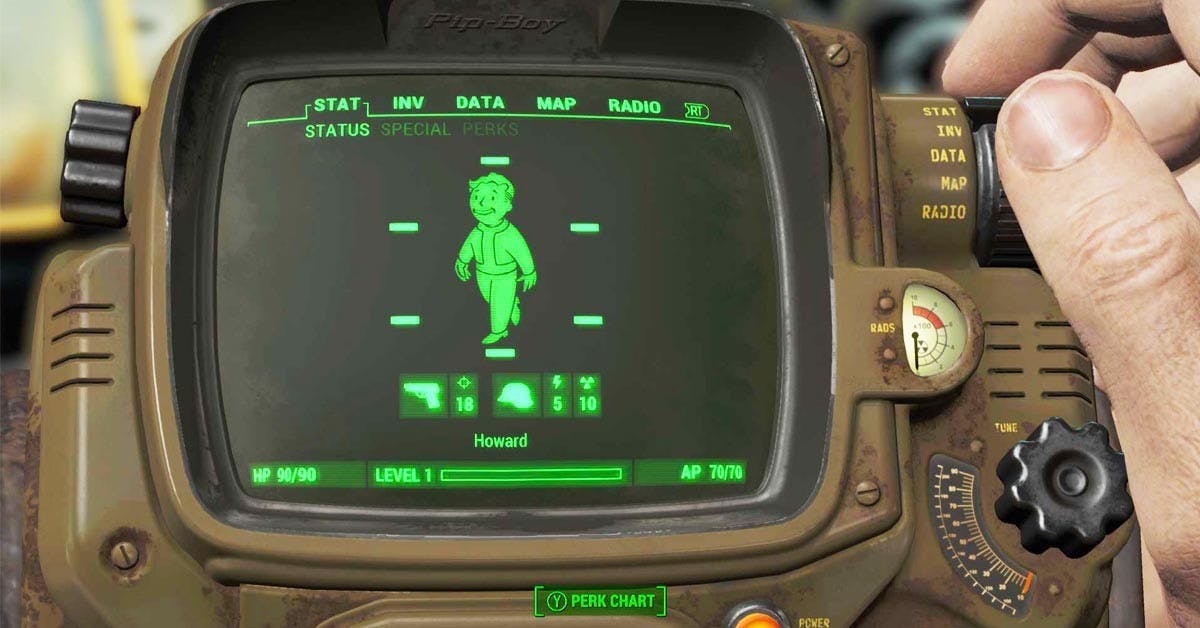Open the SPECIAL sub-tab
The height and width of the screenshot is (628, 1200).
tap(415, 130)
